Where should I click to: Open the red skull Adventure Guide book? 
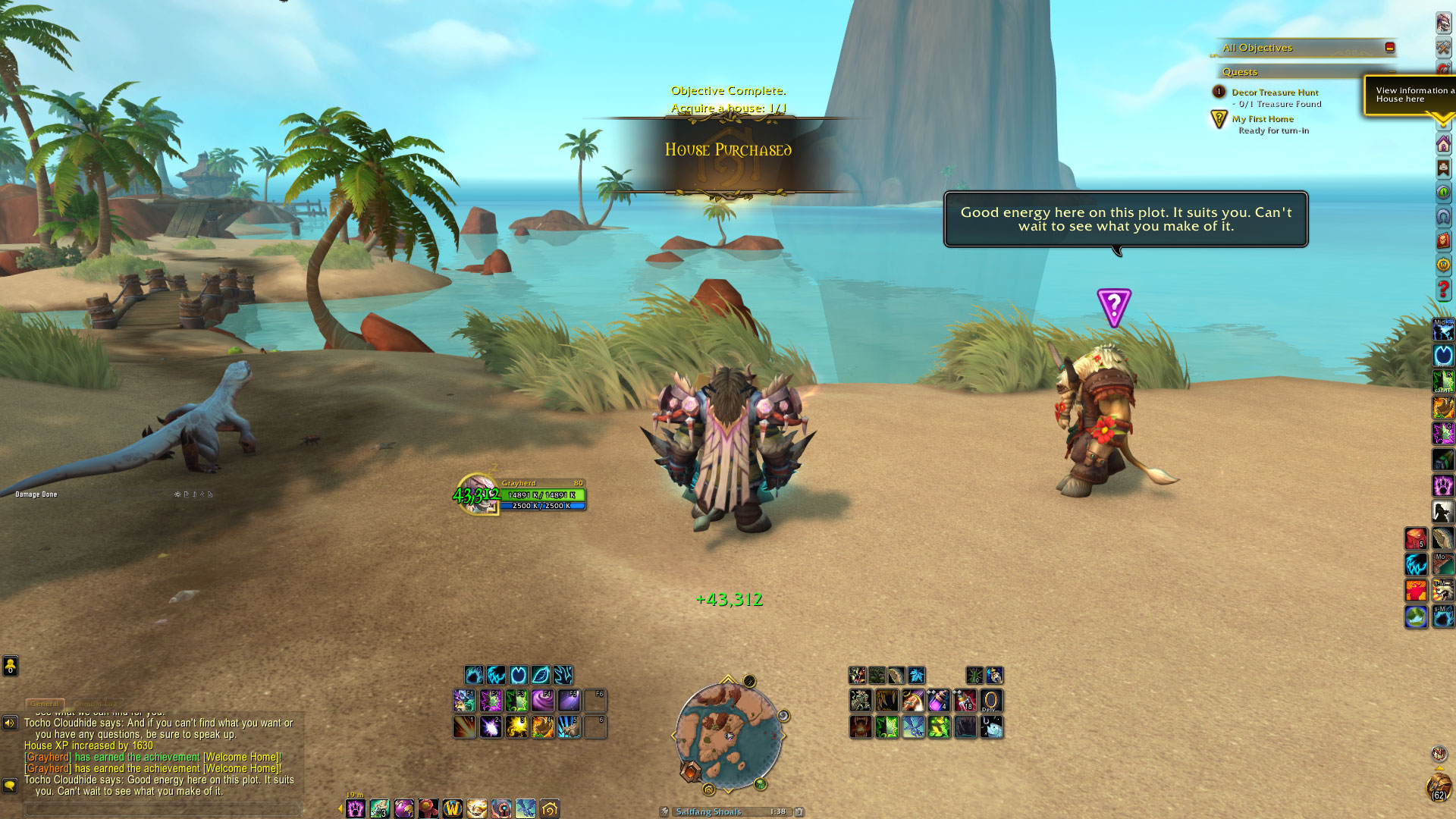coord(1443,240)
